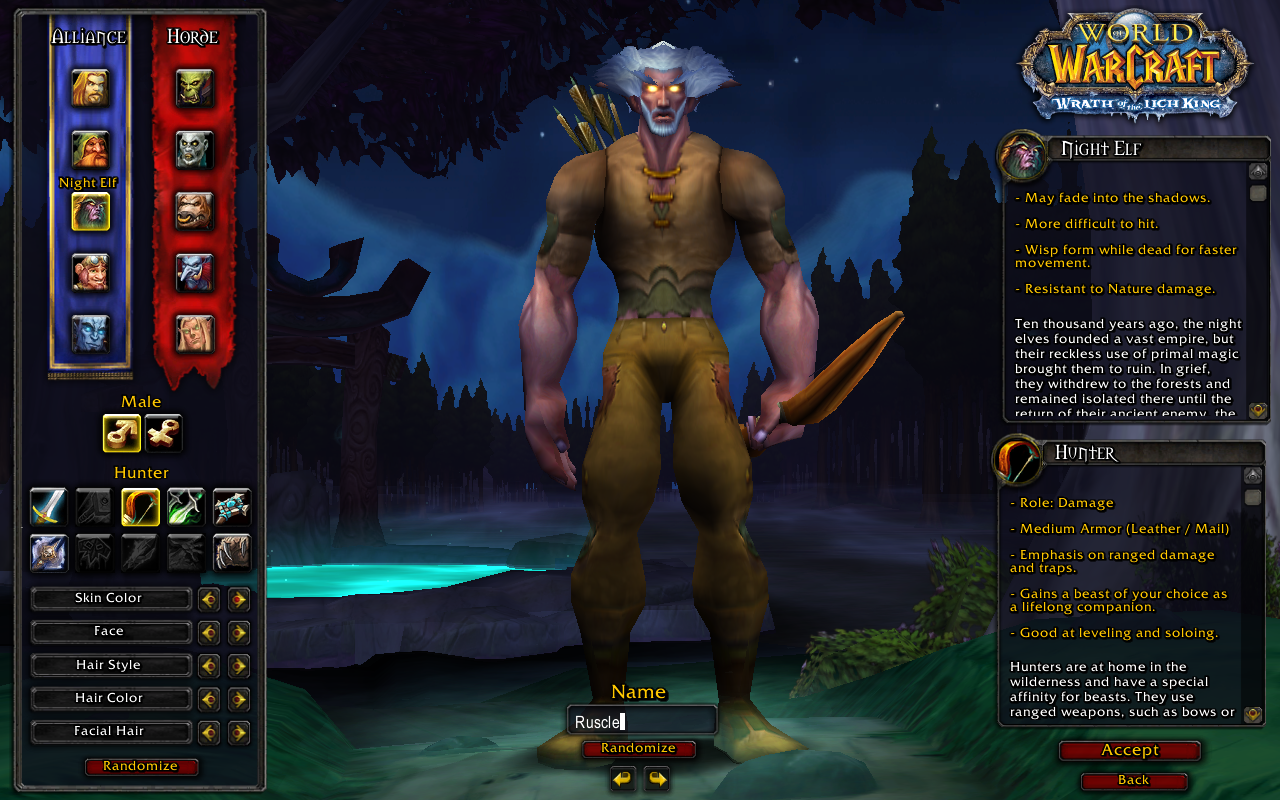The height and width of the screenshot is (800, 1280).
Task: Choose the Orc race portrait
Action: (195, 88)
